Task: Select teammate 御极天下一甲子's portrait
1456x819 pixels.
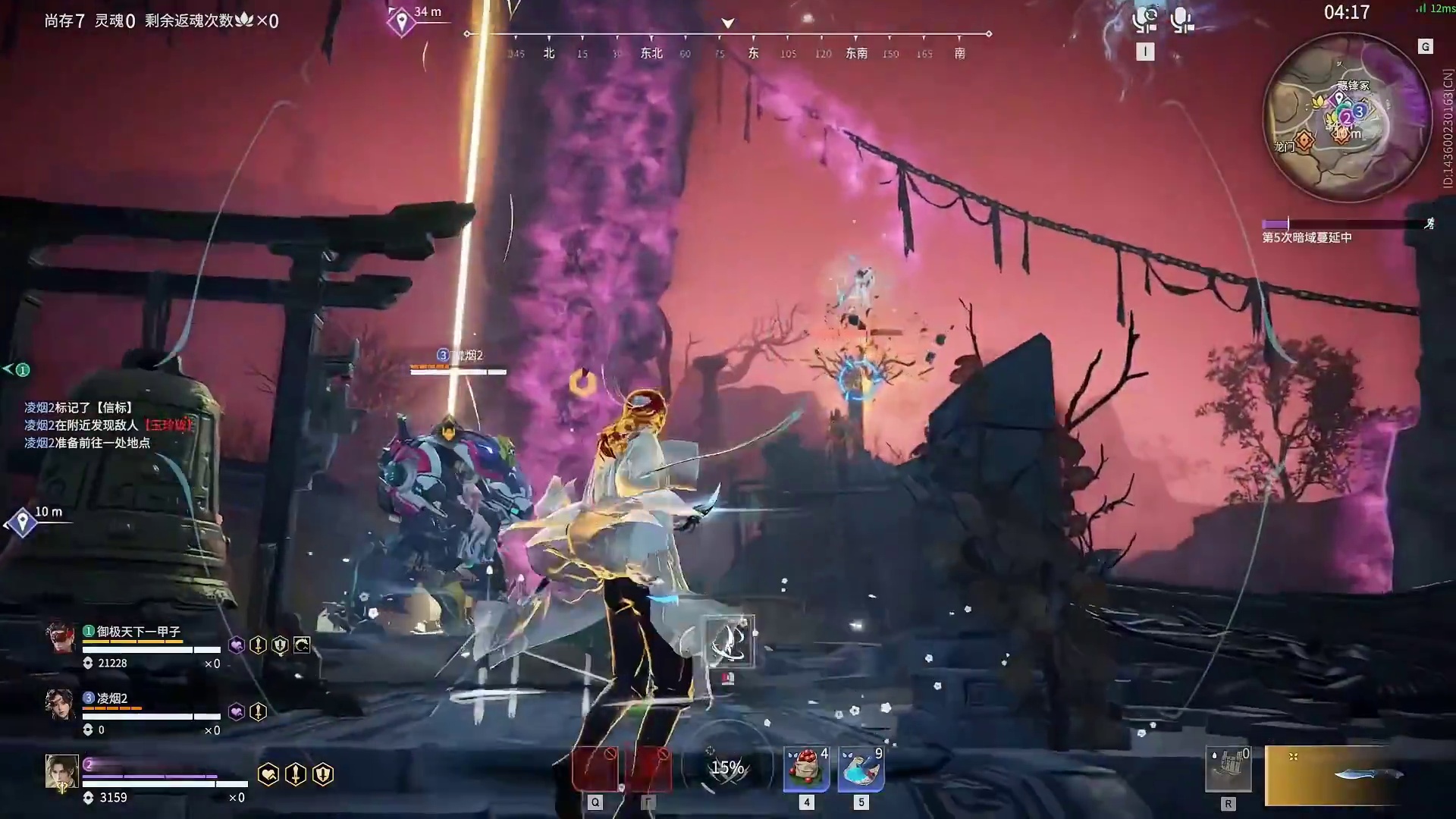Action: pos(60,638)
